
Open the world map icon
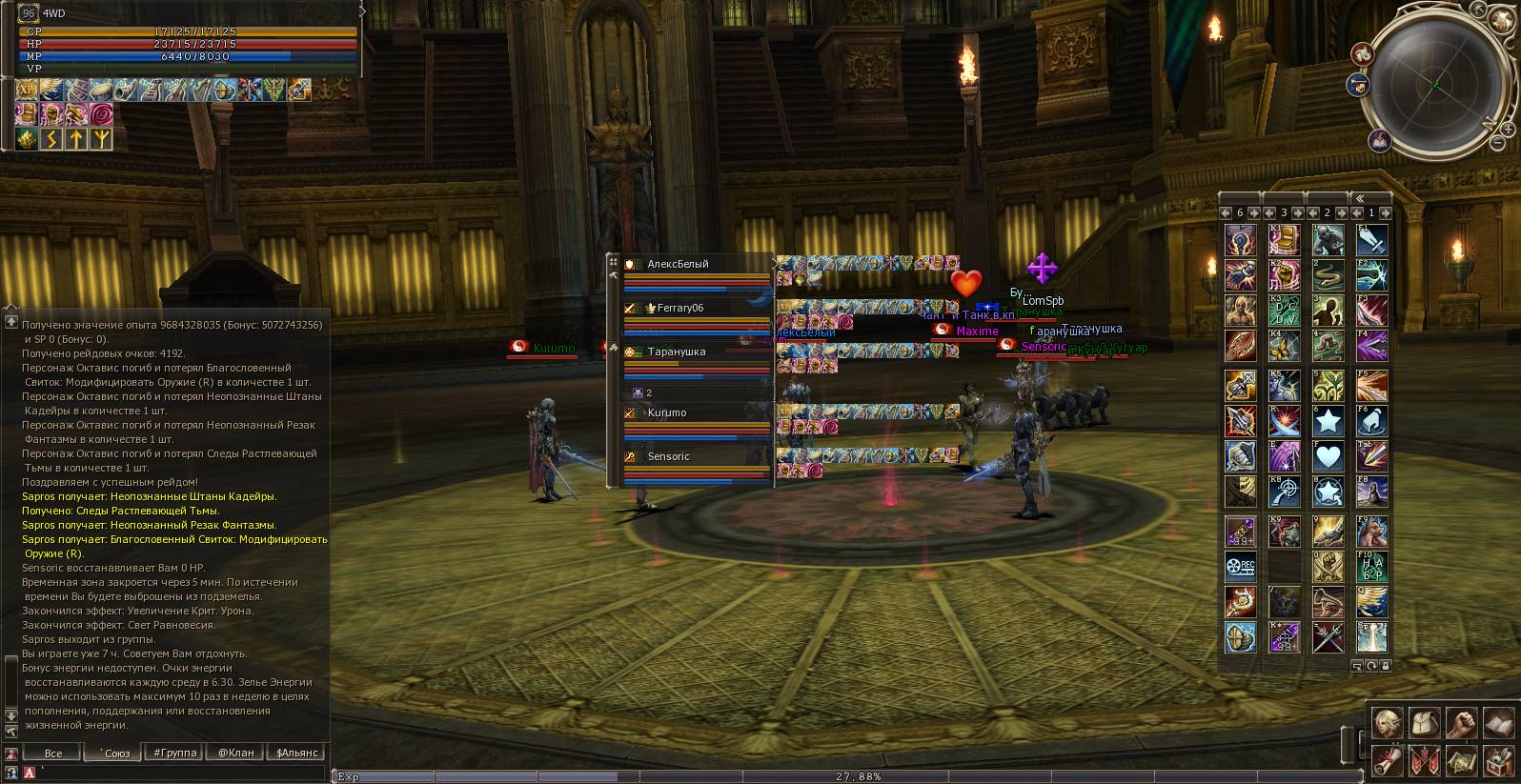tap(1460, 760)
